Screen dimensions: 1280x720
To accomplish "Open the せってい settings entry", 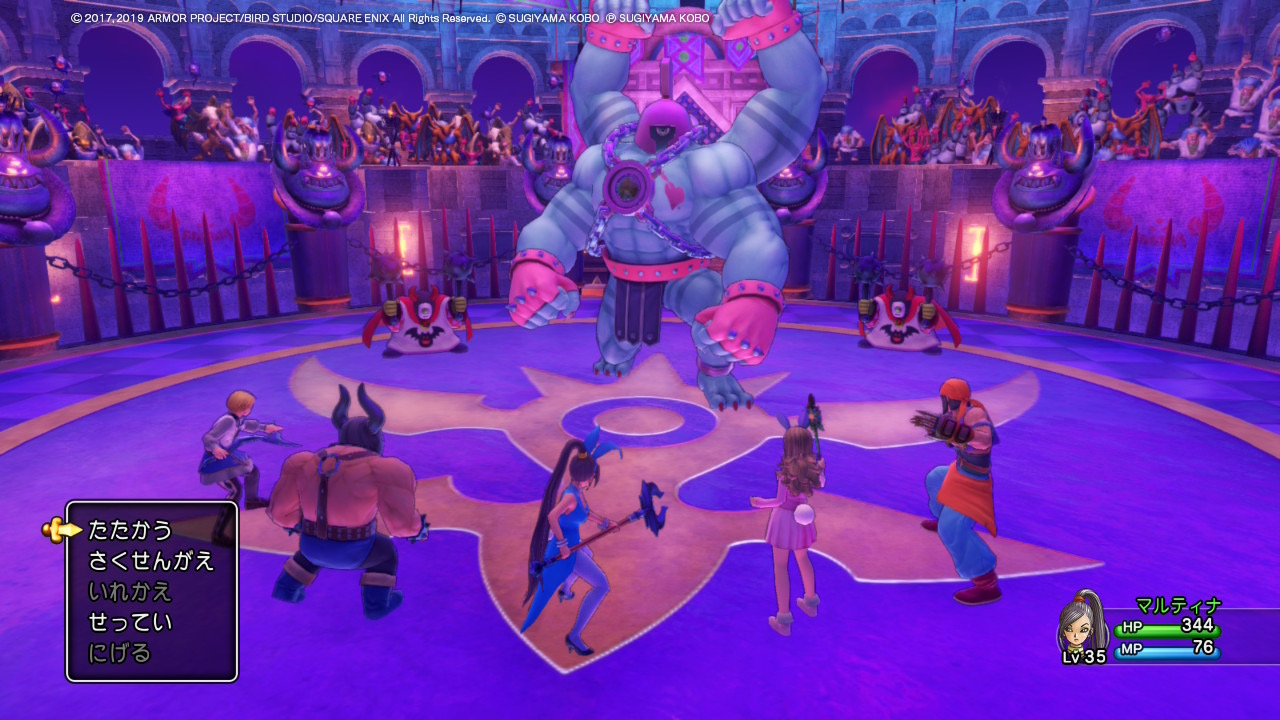I will click(130, 623).
